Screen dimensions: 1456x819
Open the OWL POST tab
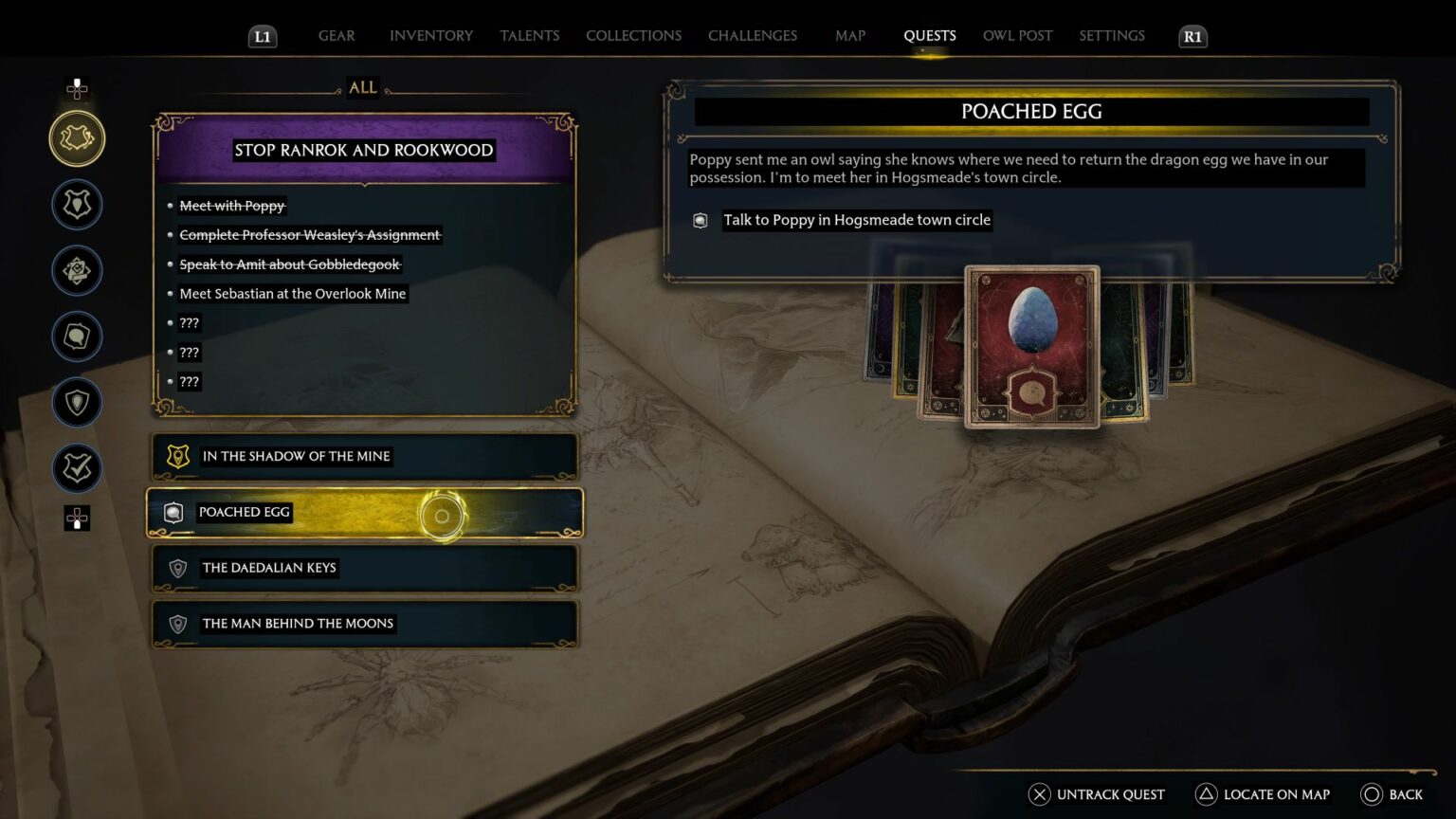click(x=1017, y=35)
